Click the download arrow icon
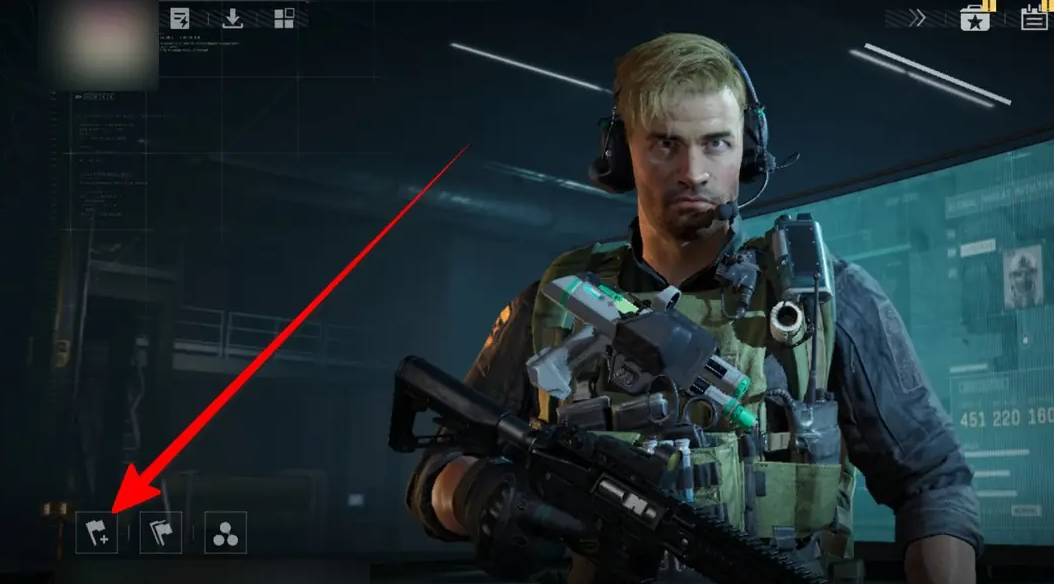The height and width of the screenshot is (584, 1054). [232, 18]
